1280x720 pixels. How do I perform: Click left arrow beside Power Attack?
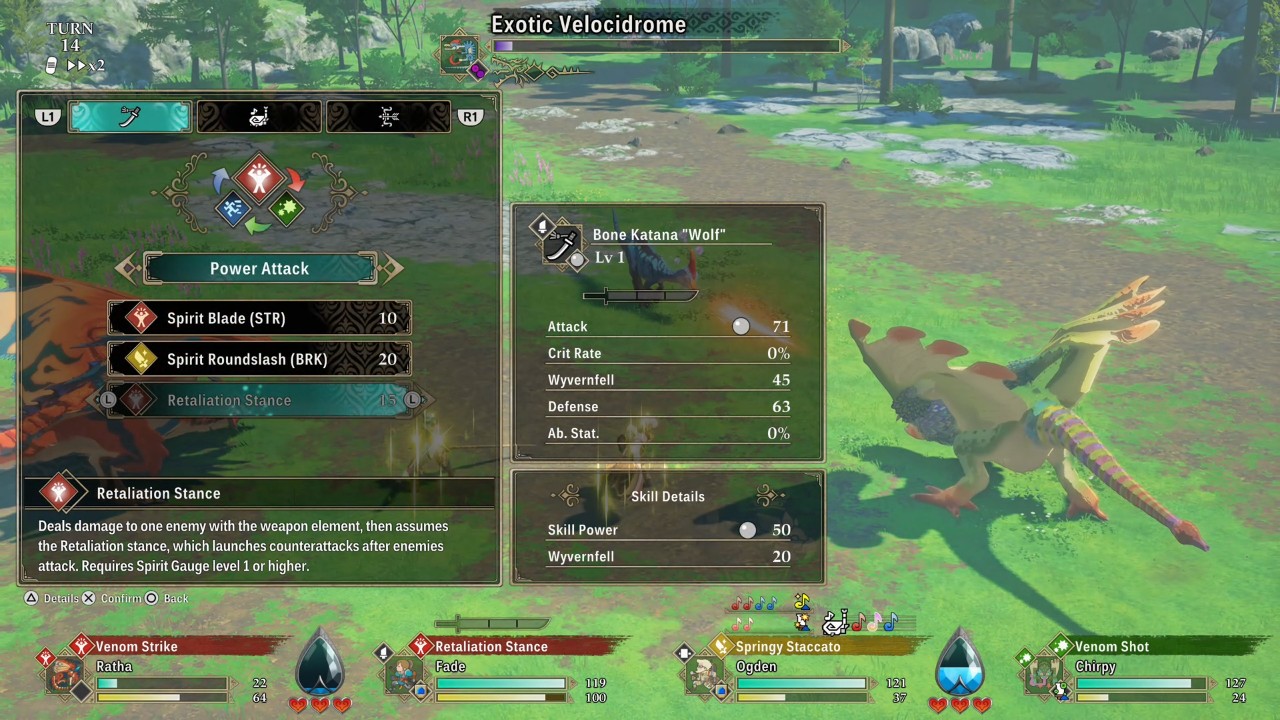click(126, 268)
